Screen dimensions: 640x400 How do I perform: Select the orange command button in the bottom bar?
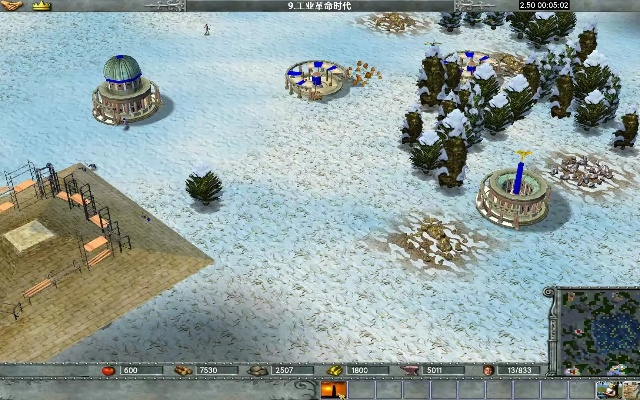(x=333, y=391)
